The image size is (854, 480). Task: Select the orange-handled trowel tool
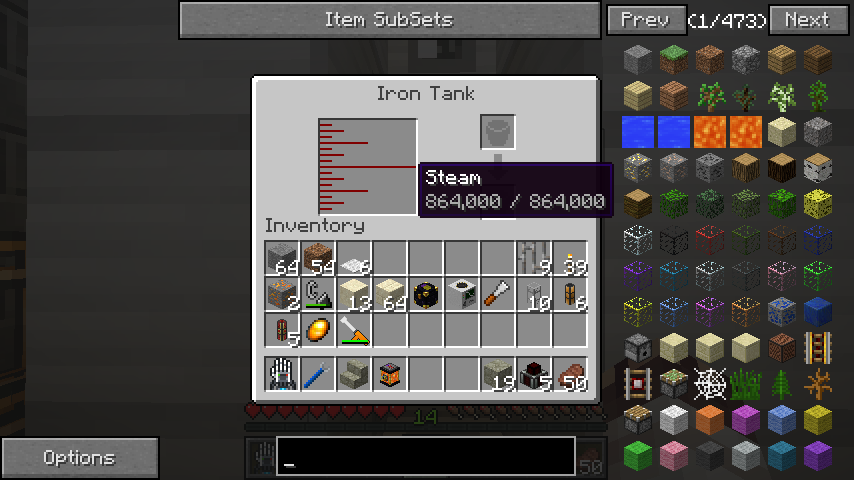499,294
